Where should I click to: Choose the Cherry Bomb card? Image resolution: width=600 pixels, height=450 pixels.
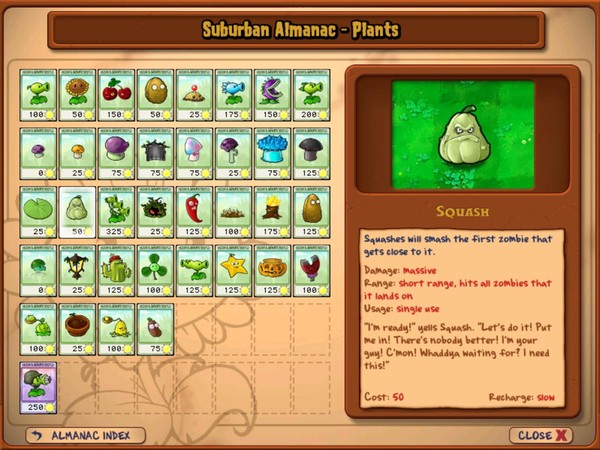coord(116,95)
